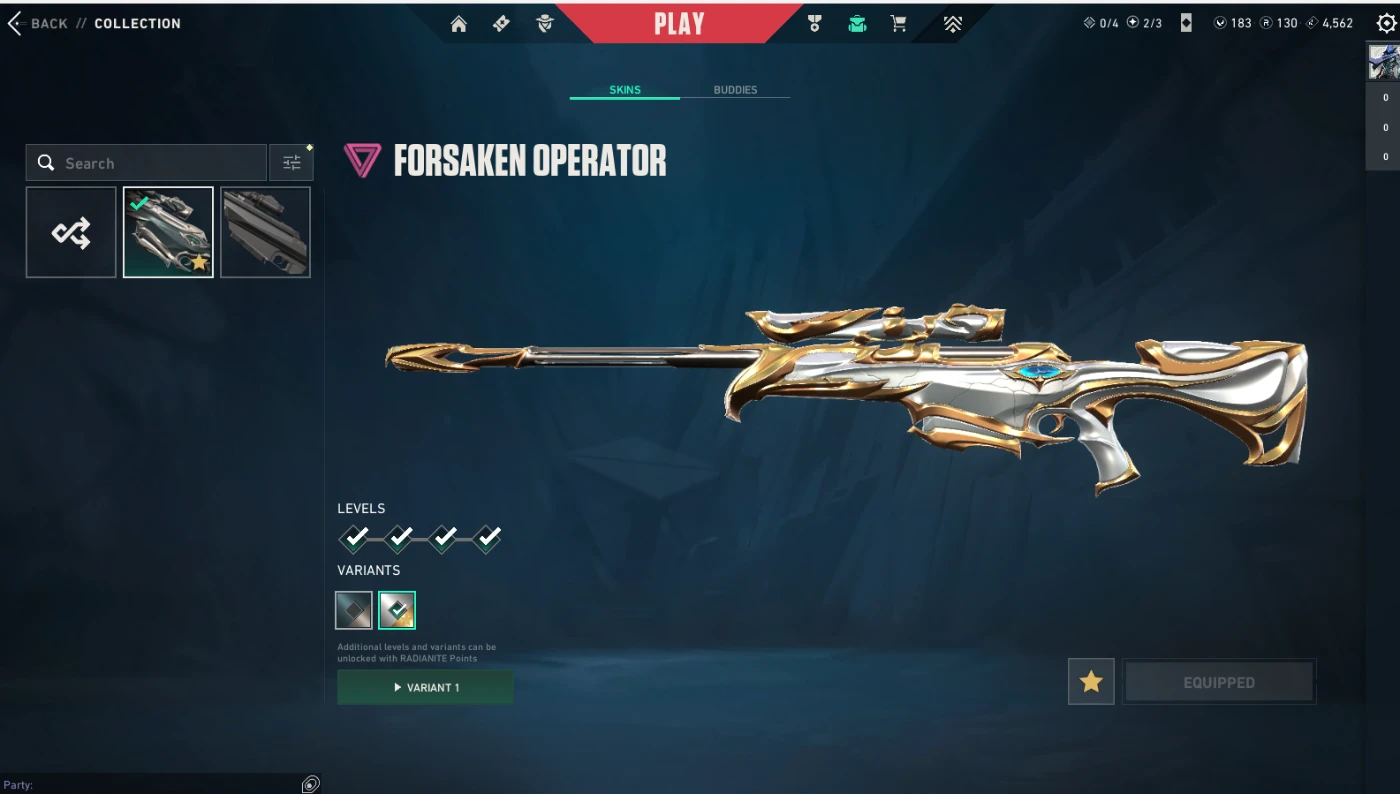
Task: Select the Skins tab
Action: (625, 90)
